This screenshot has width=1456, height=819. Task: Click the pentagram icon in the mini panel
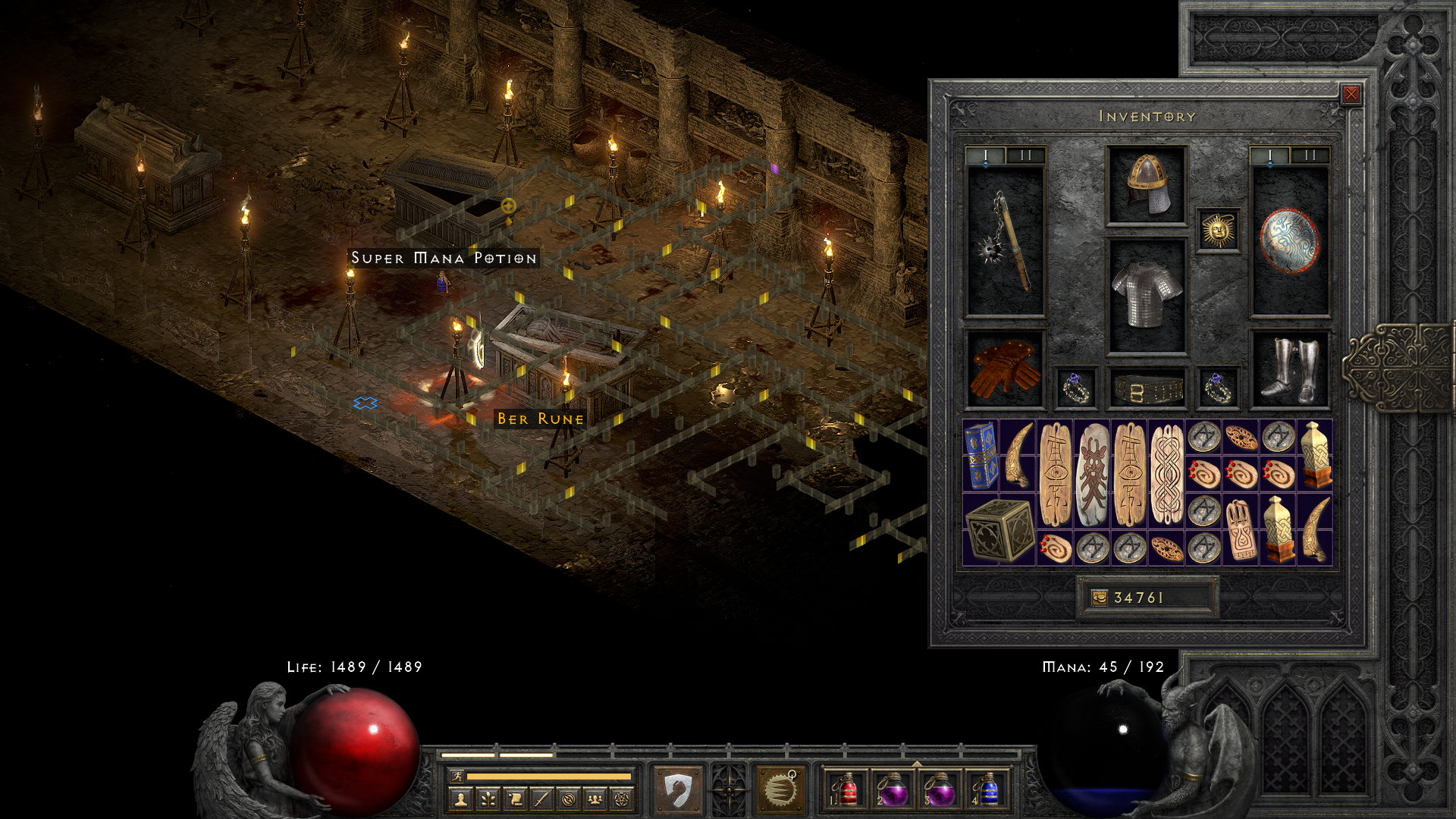tap(622, 799)
